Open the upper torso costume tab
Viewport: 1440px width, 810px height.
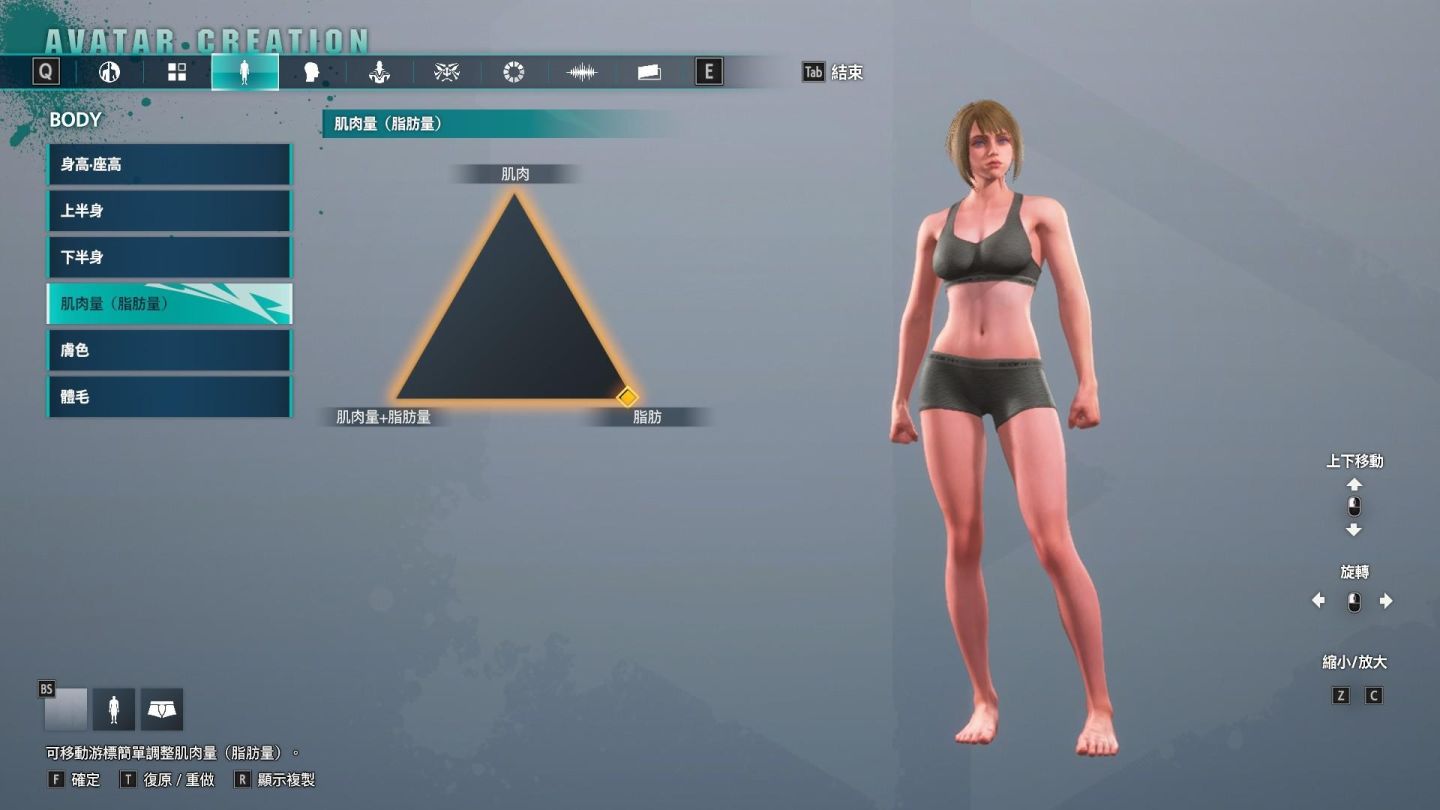(x=379, y=72)
